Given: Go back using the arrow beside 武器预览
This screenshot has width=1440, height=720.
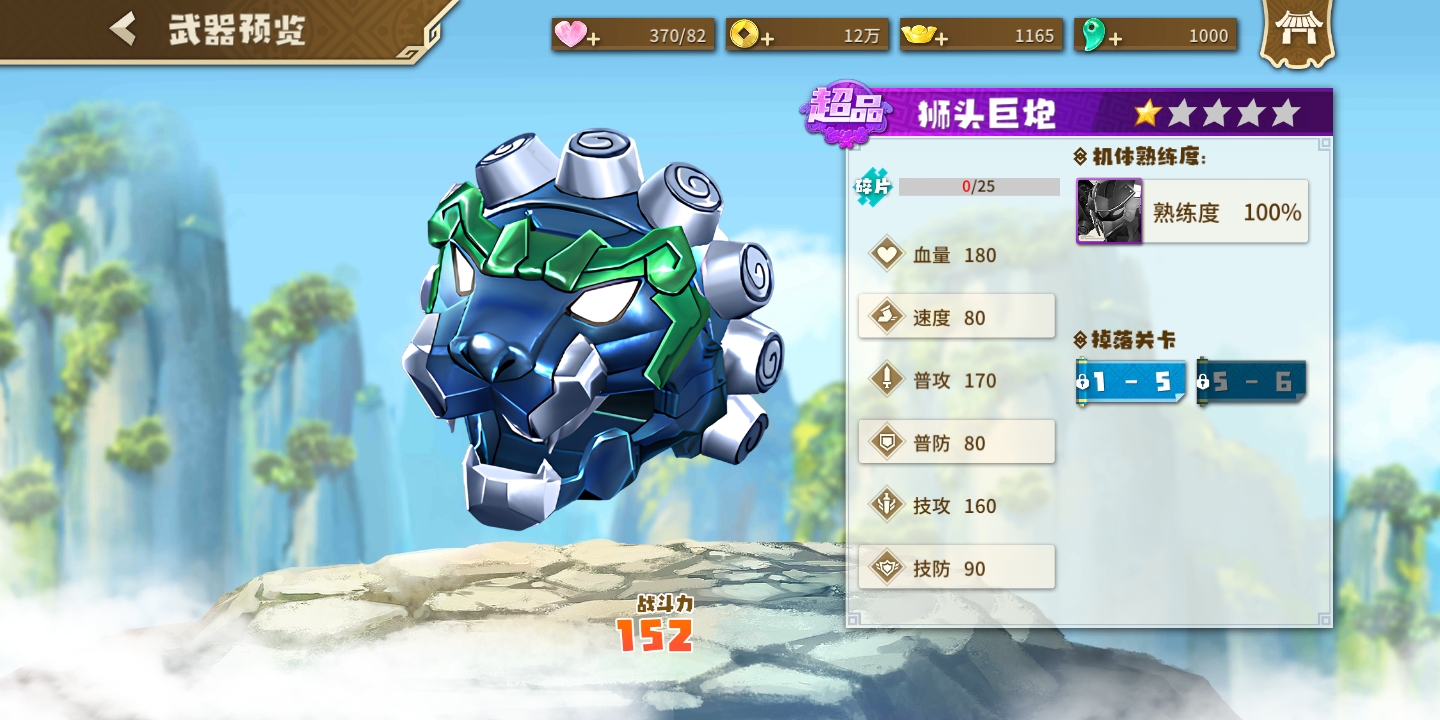Looking at the screenshot, I should point(124,29).
